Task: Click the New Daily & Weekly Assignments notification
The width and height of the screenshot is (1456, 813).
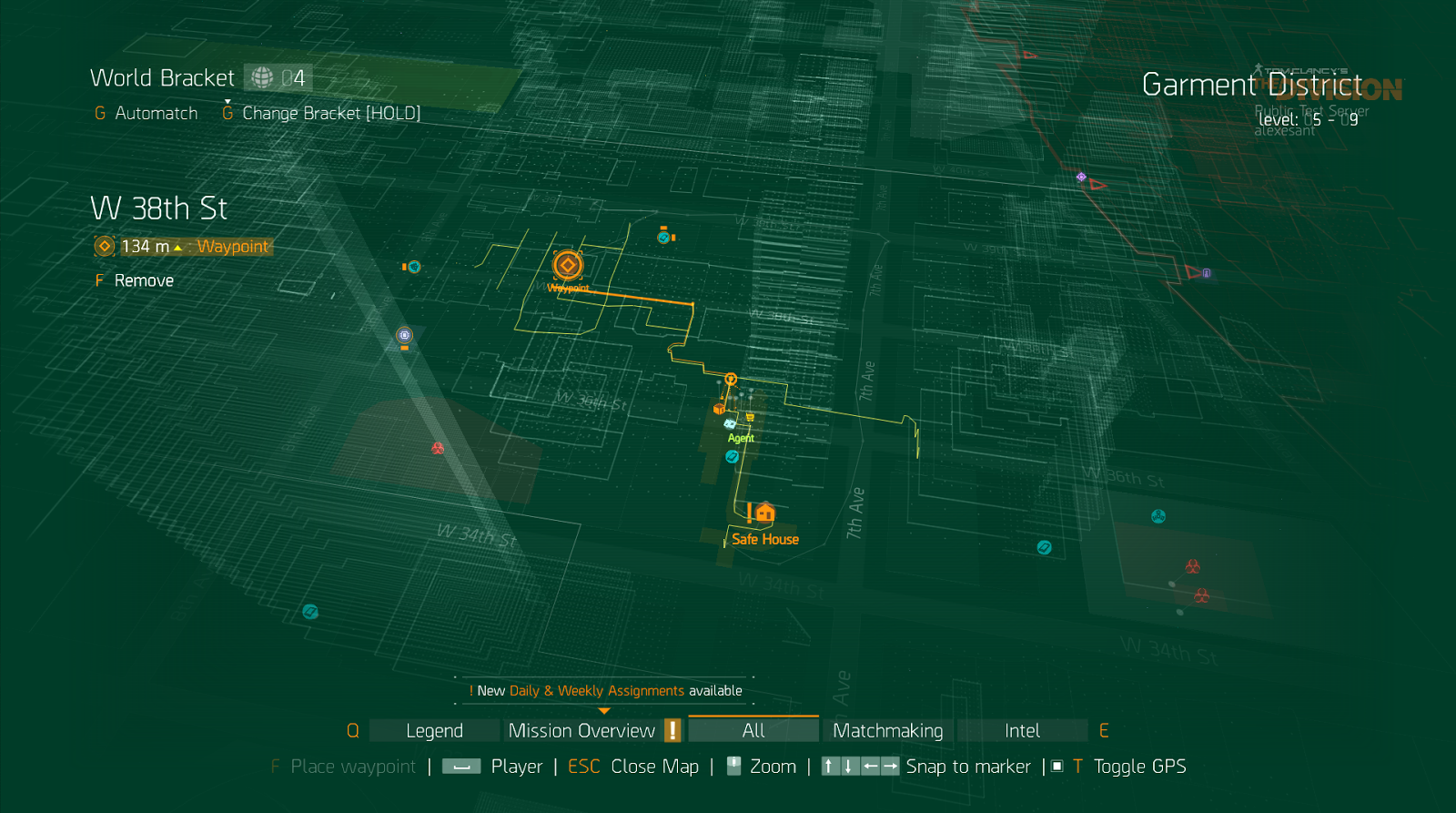Action: point(604,690)
